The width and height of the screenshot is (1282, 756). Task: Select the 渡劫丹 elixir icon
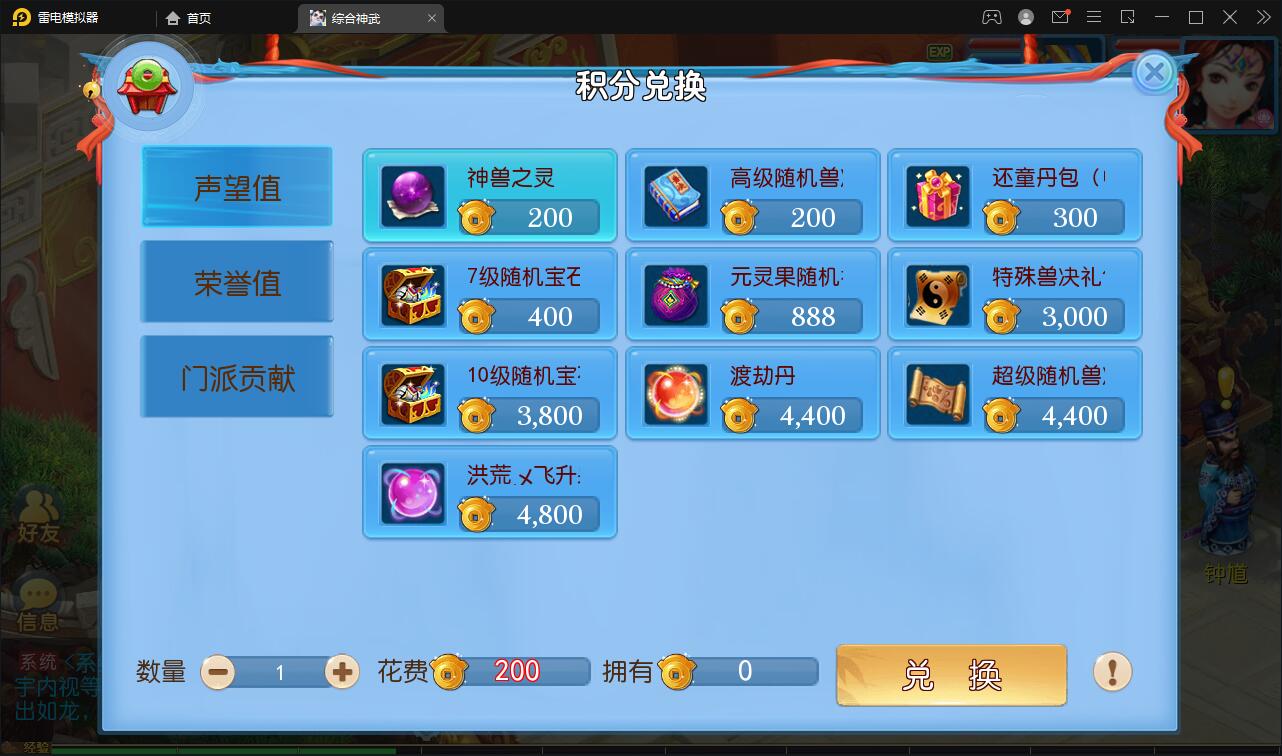674,394
